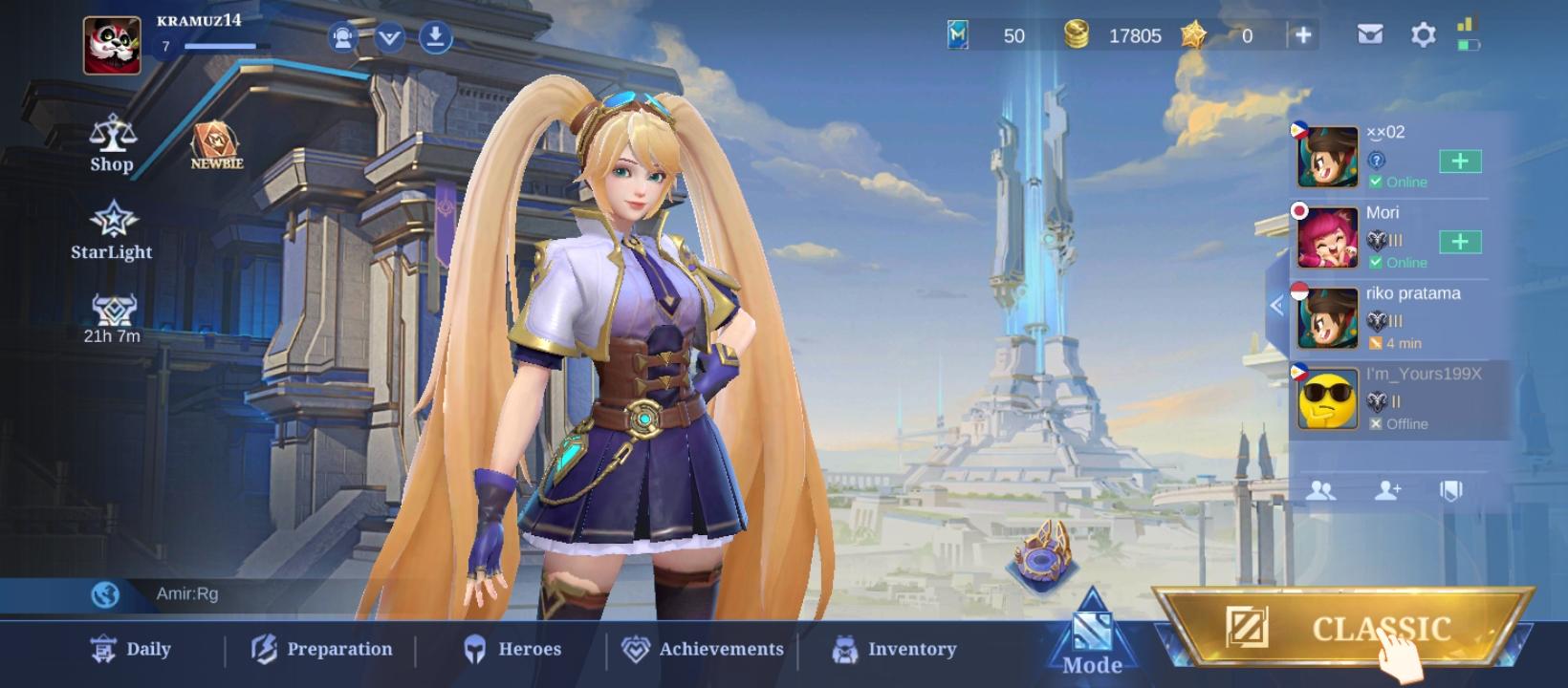Click the player EXP progress bar
This screenshot has height=688, width=1568.
point(218,46)
